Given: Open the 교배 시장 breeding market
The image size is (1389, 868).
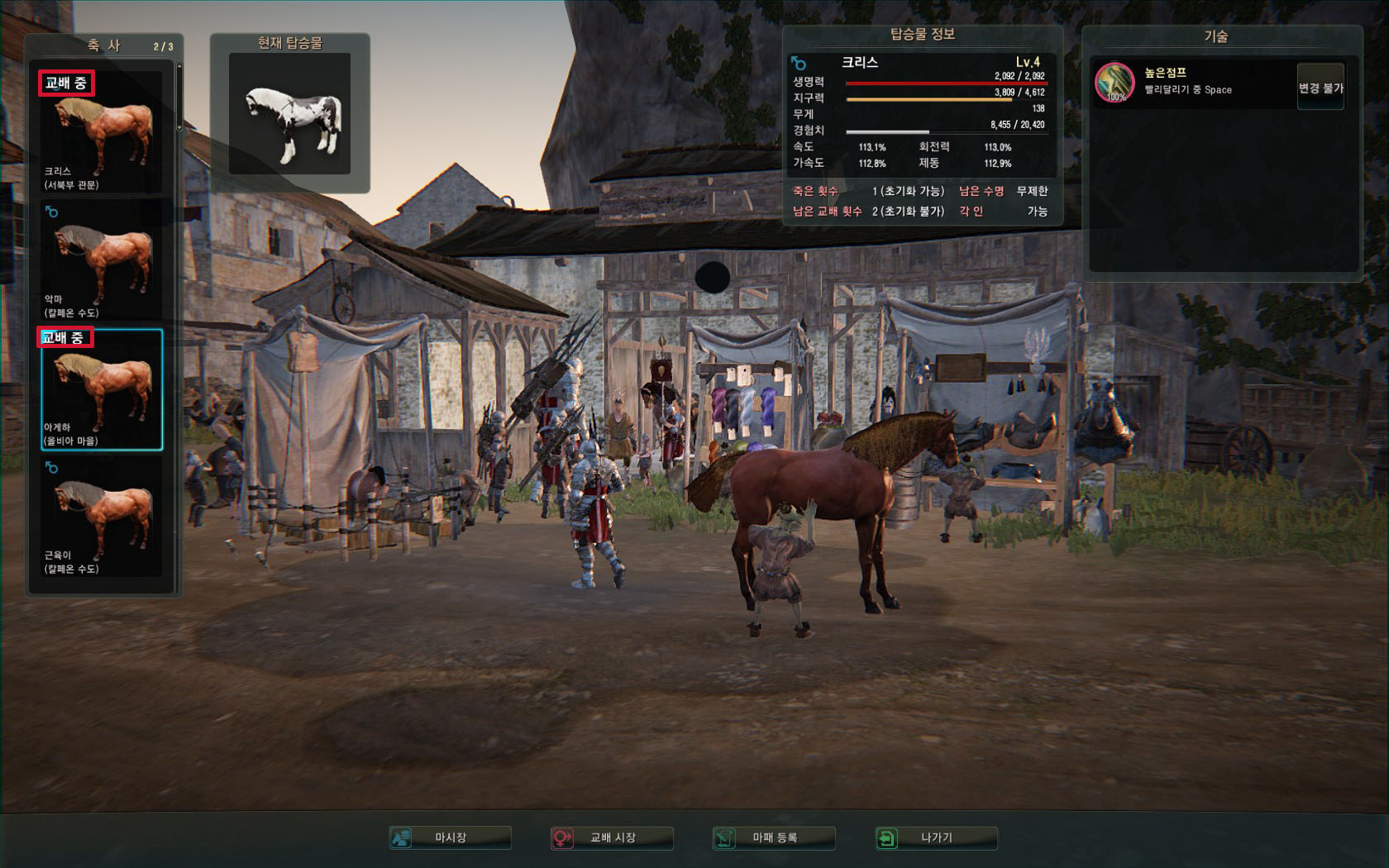Looking at the screenshot, I should (612, 837).
